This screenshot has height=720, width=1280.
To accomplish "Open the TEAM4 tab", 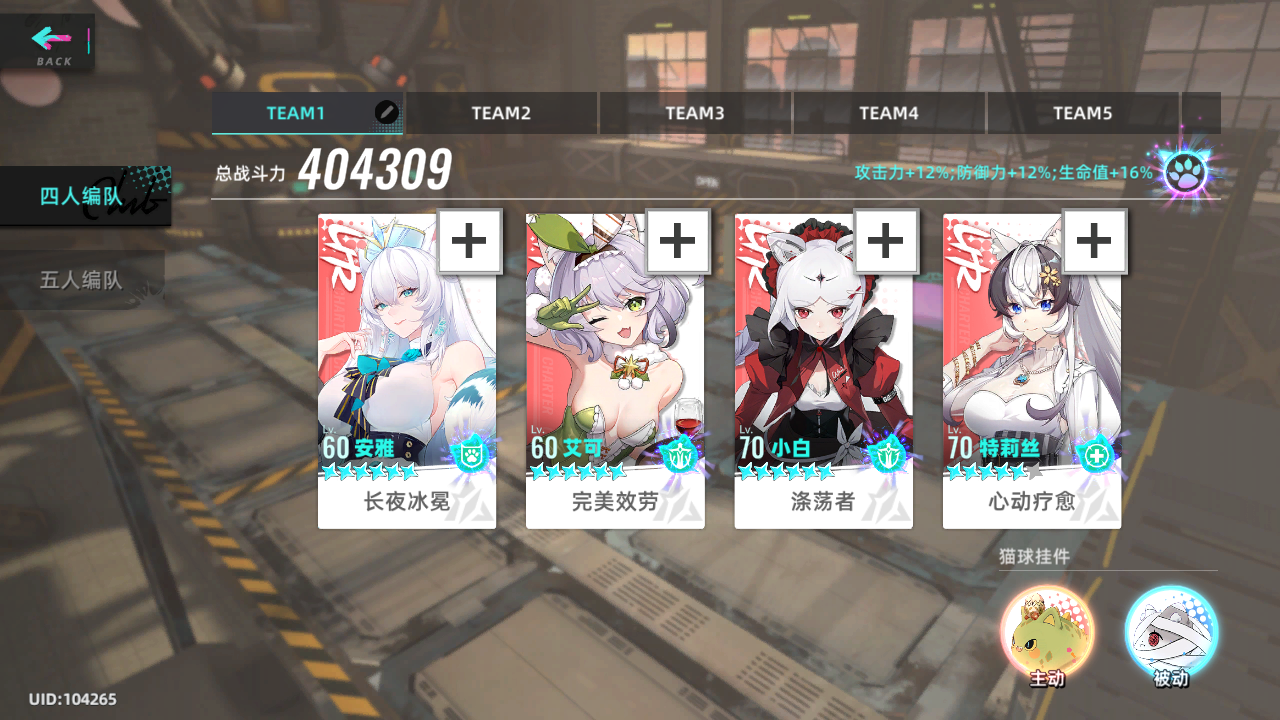I will 889,113.
